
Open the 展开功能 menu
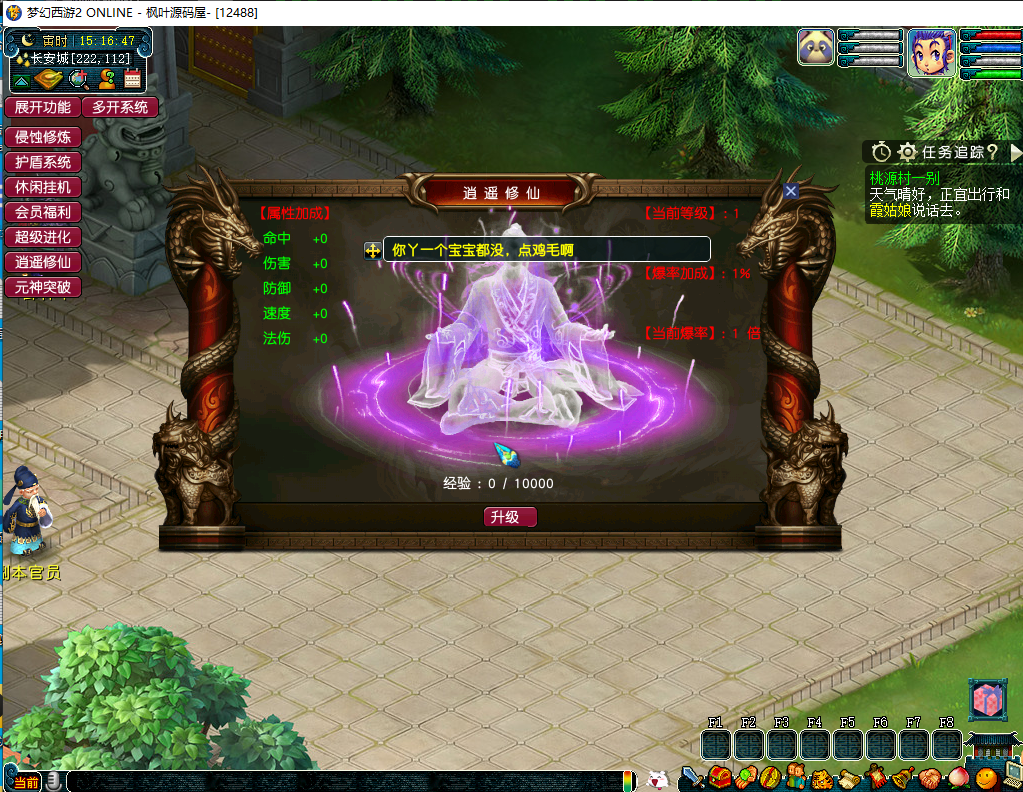[42, 107]
